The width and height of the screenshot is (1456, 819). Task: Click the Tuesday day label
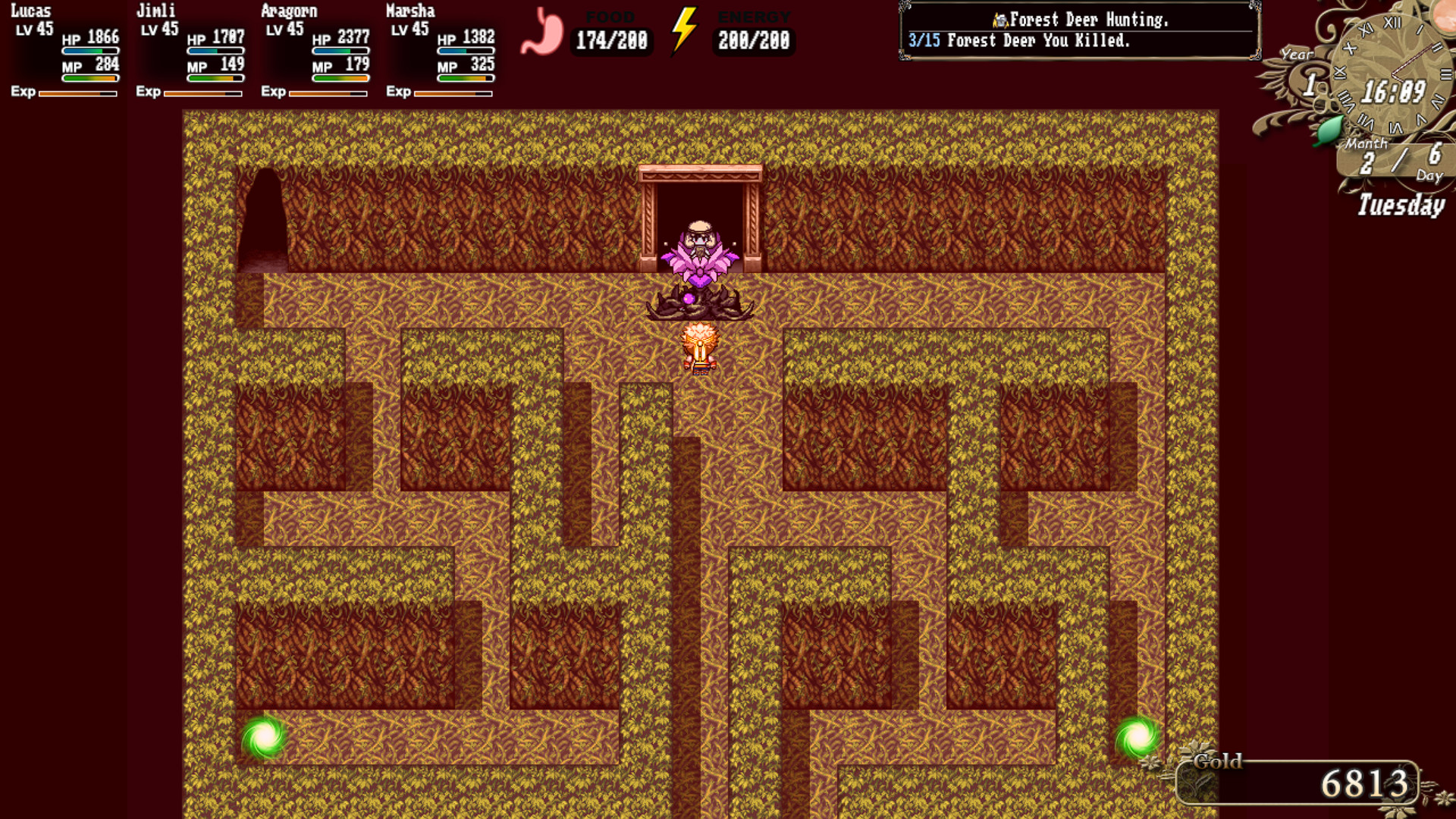(x=1402, y=203)
